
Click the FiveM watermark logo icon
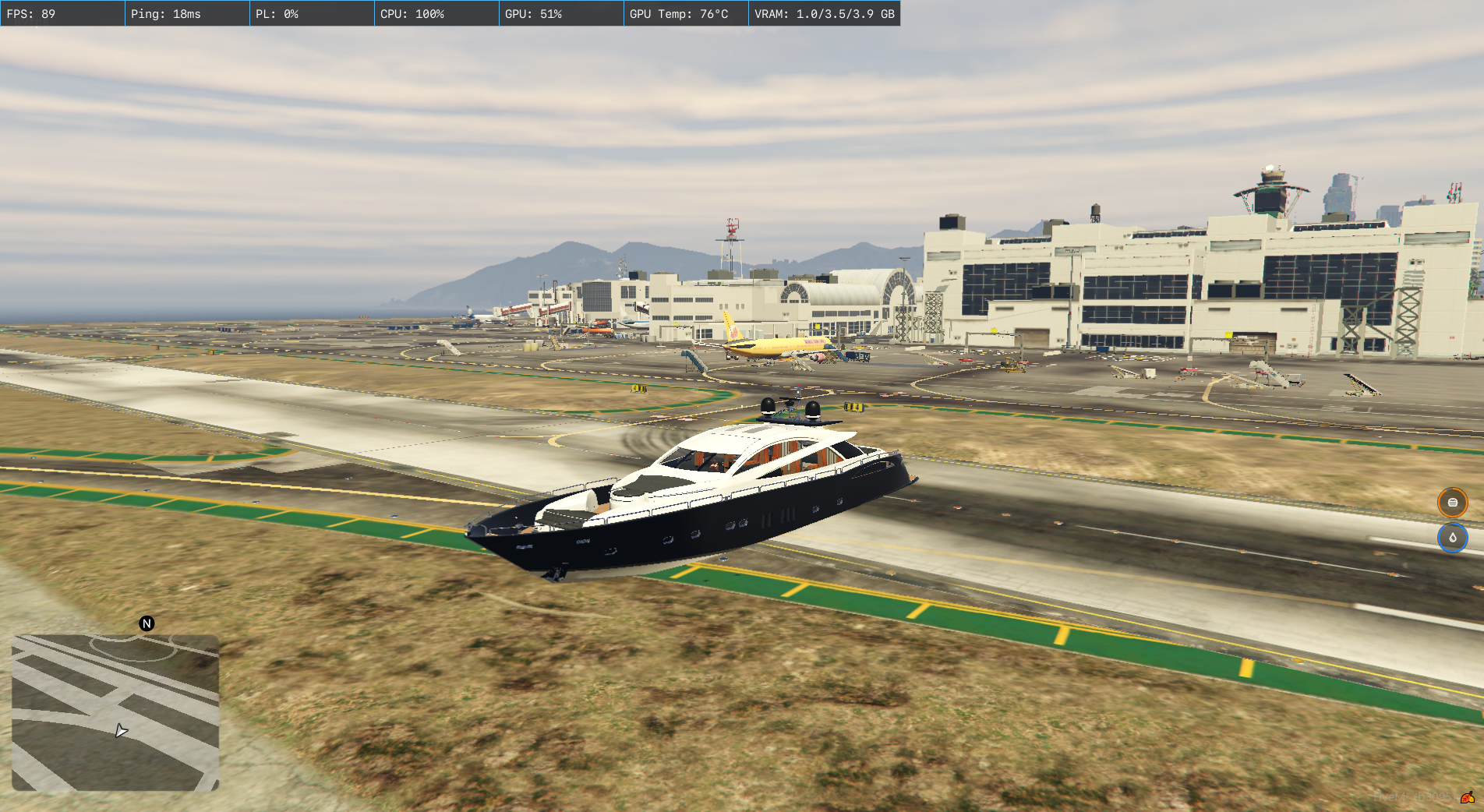pyautogui.click(x=1468, y=797)
